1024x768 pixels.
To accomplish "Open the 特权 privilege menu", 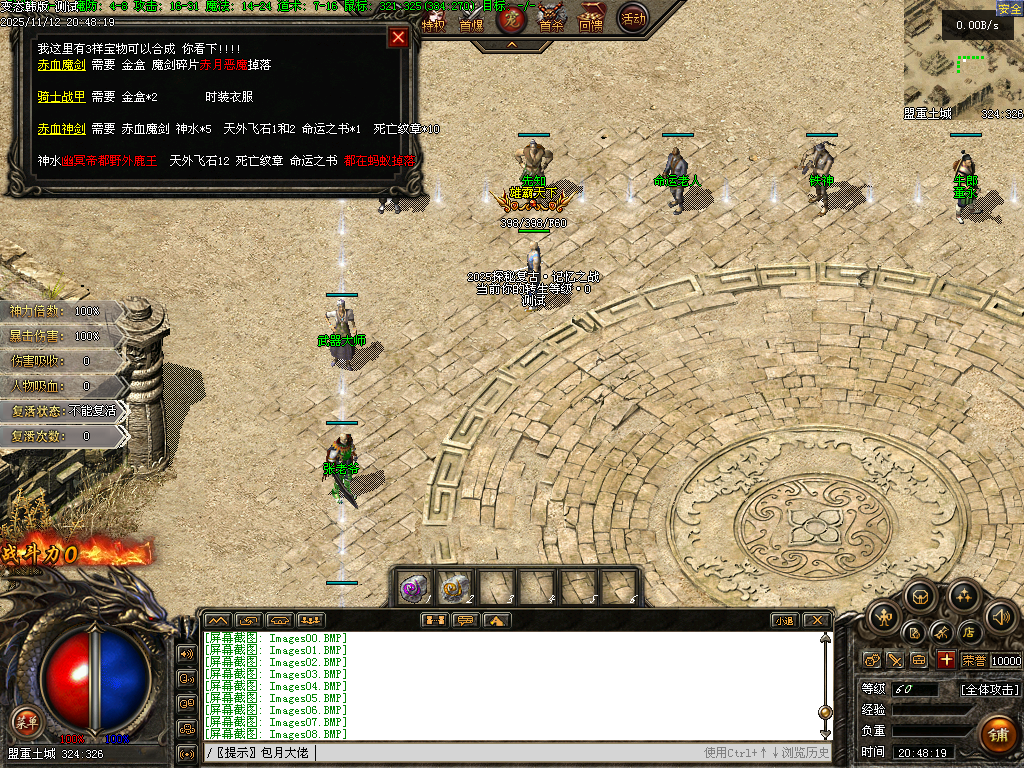I will (433, 18).
